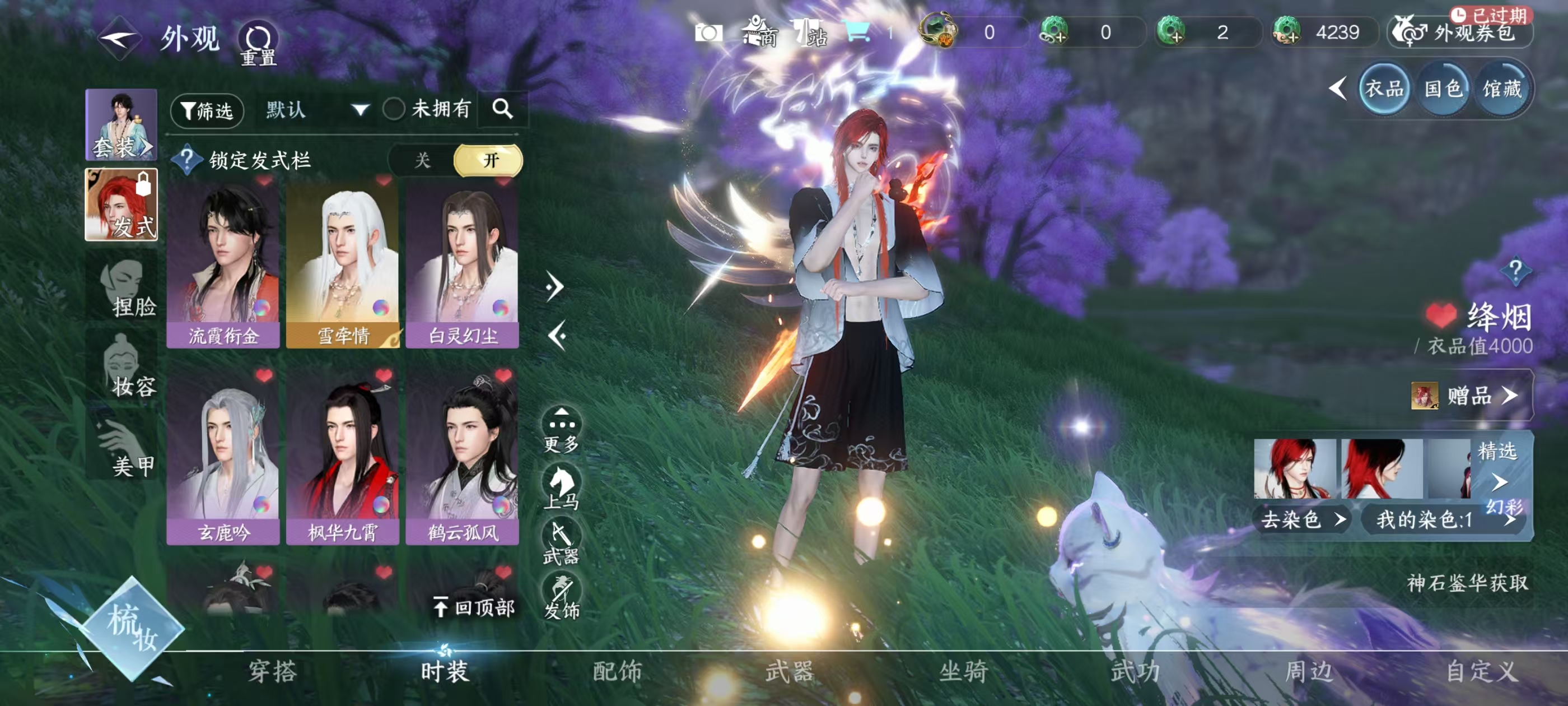Take a photo with the camera icon
Image resolution: width=1568 pixels, height=706 pixels.
[x=708, y=32]
